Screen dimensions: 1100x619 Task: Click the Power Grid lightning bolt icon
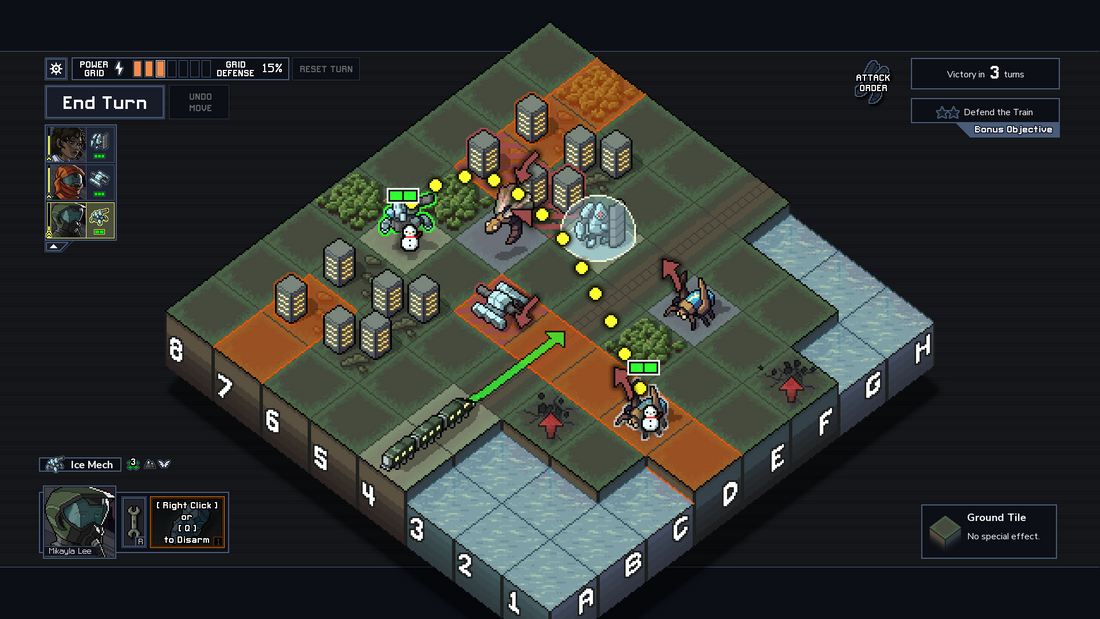(120, 69)
